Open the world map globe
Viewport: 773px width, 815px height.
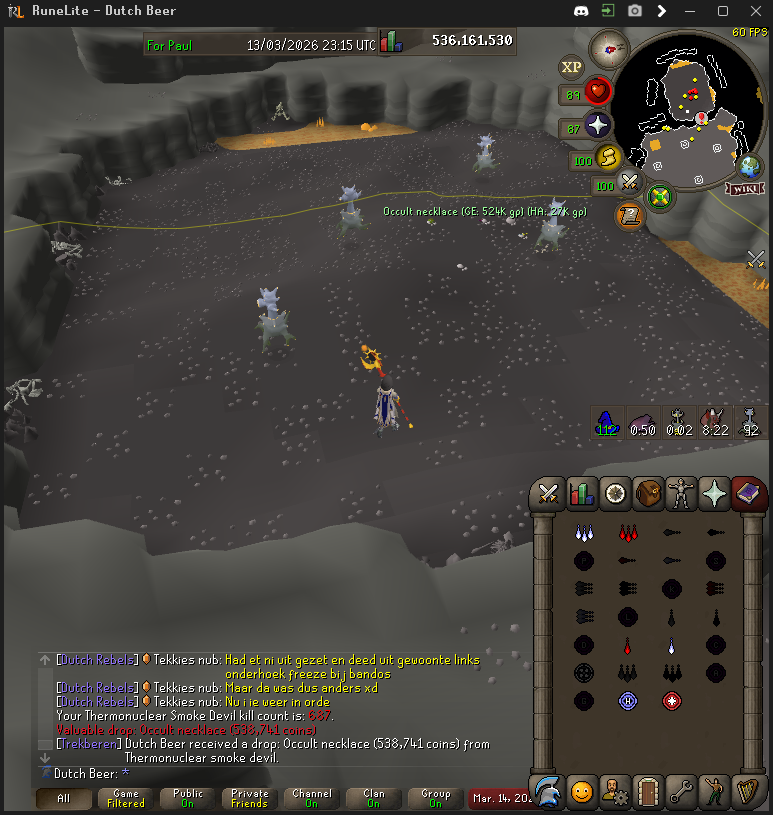(x=749, y=167)
